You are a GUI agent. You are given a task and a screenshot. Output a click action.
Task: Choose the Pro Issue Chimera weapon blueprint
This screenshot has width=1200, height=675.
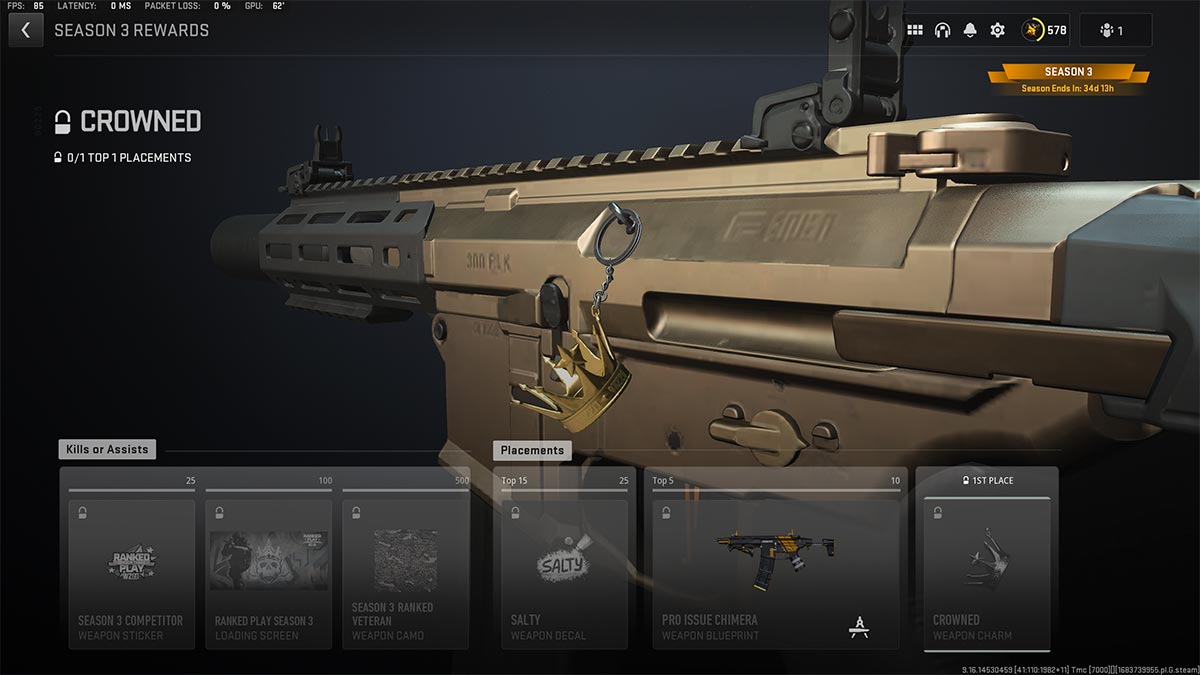(x=775, y=573)
